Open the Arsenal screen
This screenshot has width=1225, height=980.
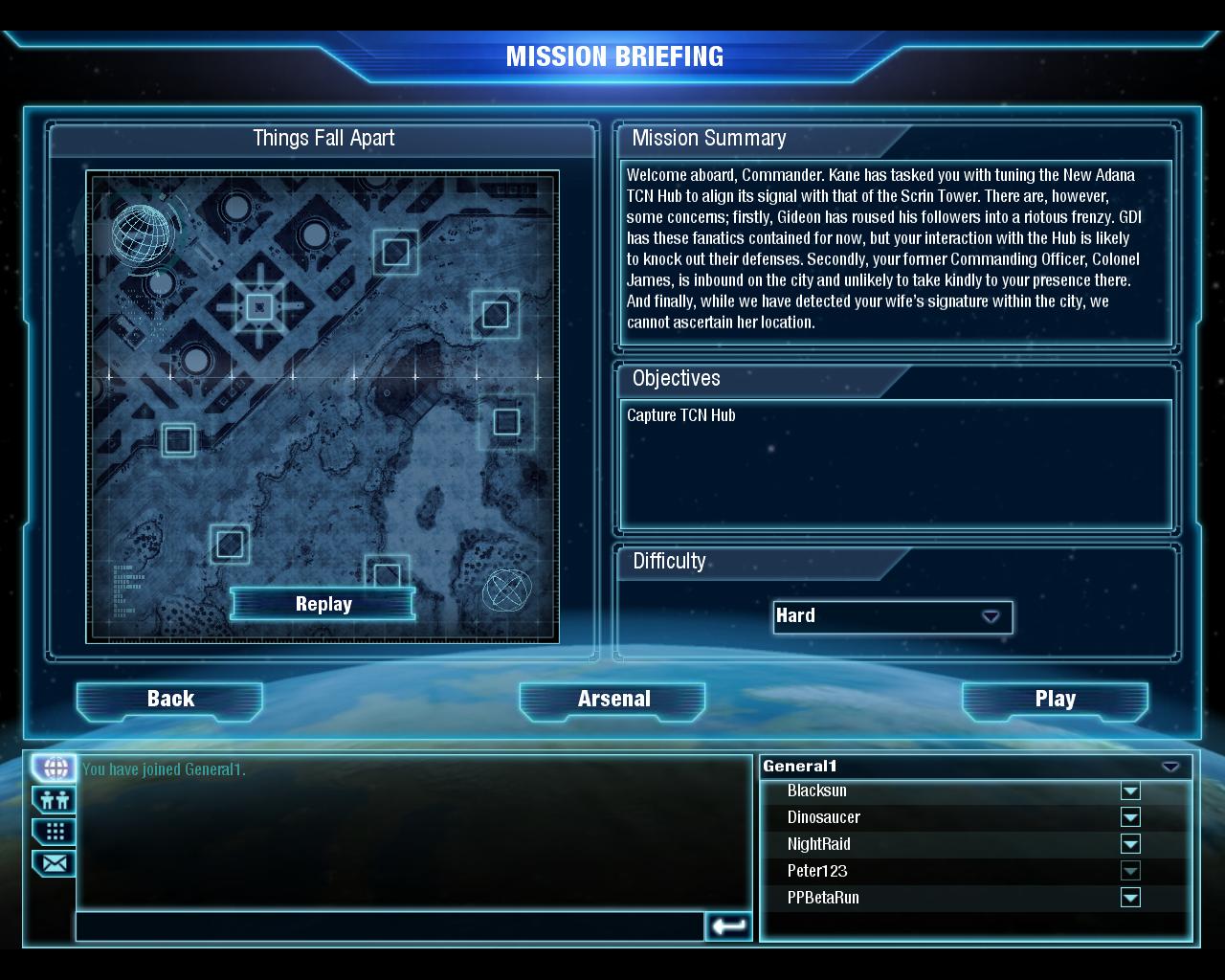613,700
